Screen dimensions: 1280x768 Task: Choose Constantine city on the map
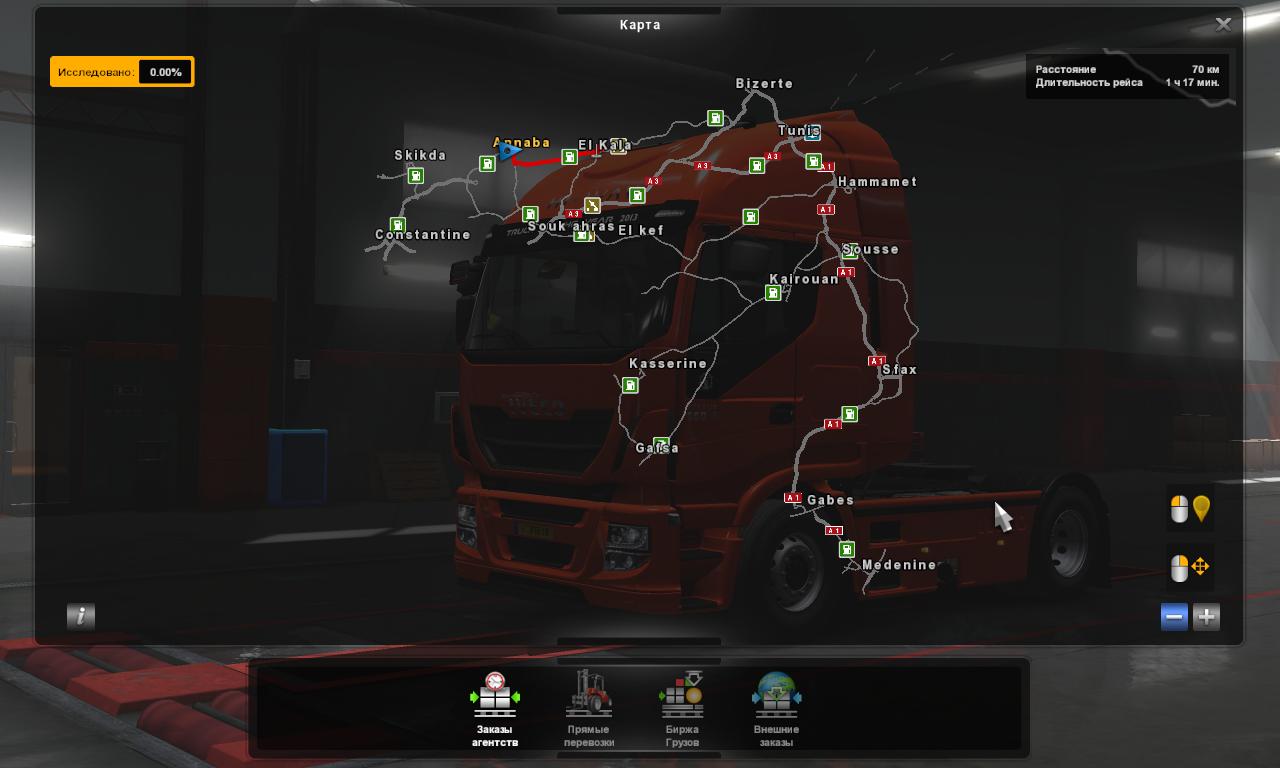tap(423, 235)
